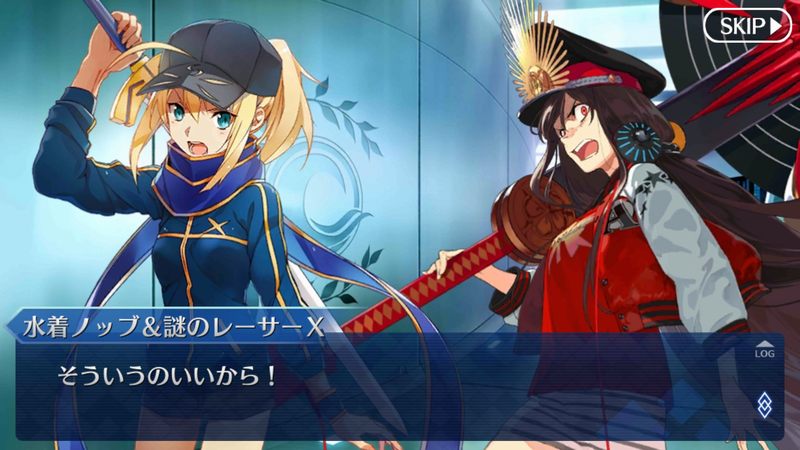800x450 pixels.
Task: Open the dialogue LOG history
Action: point(764,349)
